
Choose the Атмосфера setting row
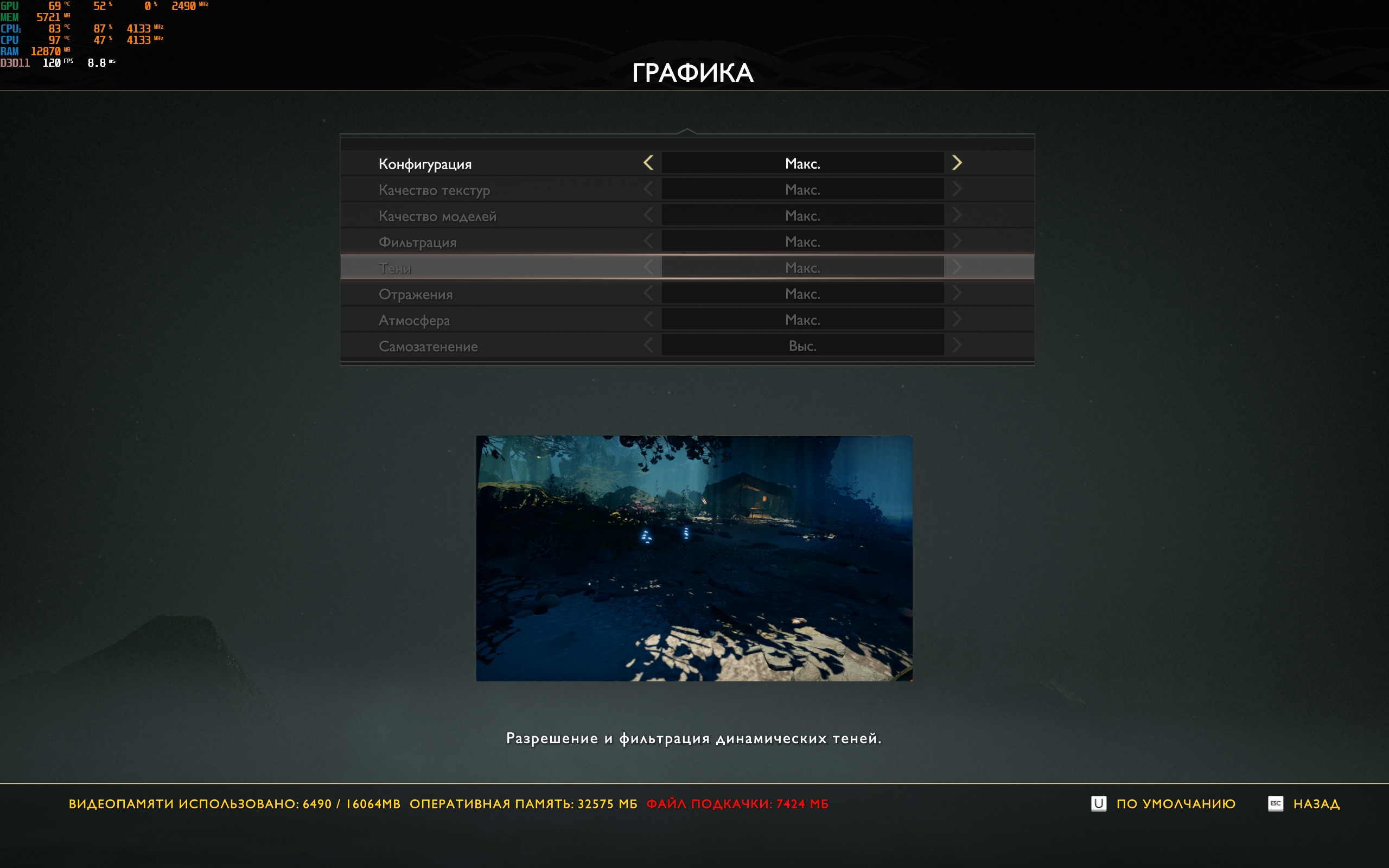click(x=414, y=320)
